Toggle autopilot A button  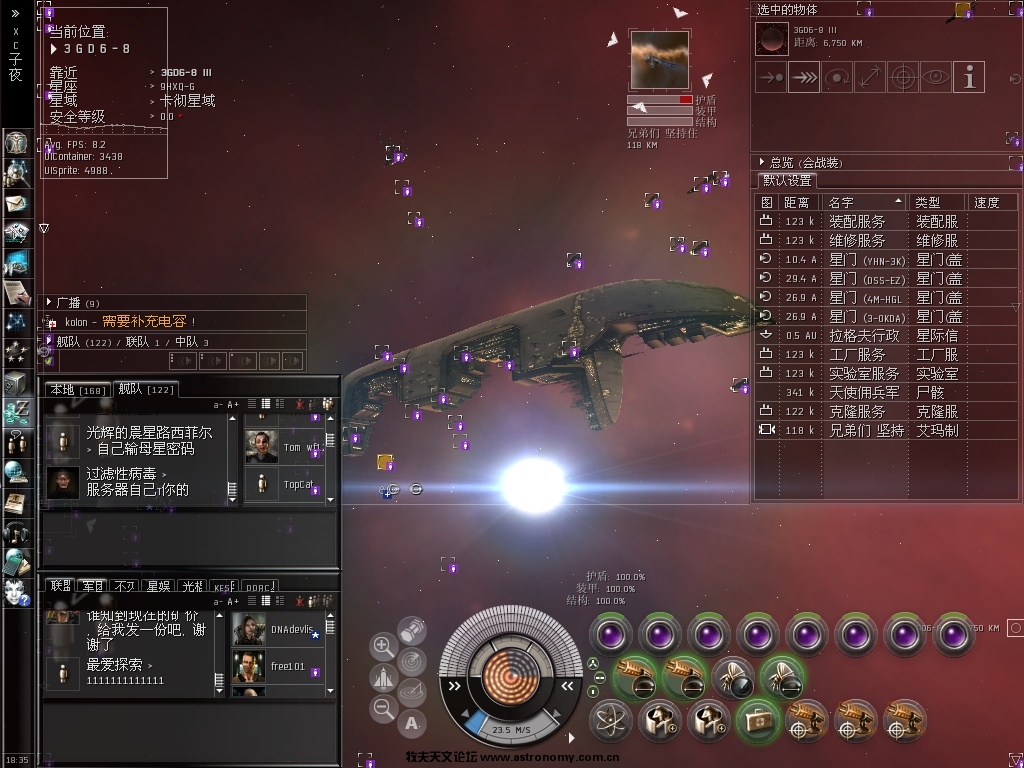coord(412,722)
